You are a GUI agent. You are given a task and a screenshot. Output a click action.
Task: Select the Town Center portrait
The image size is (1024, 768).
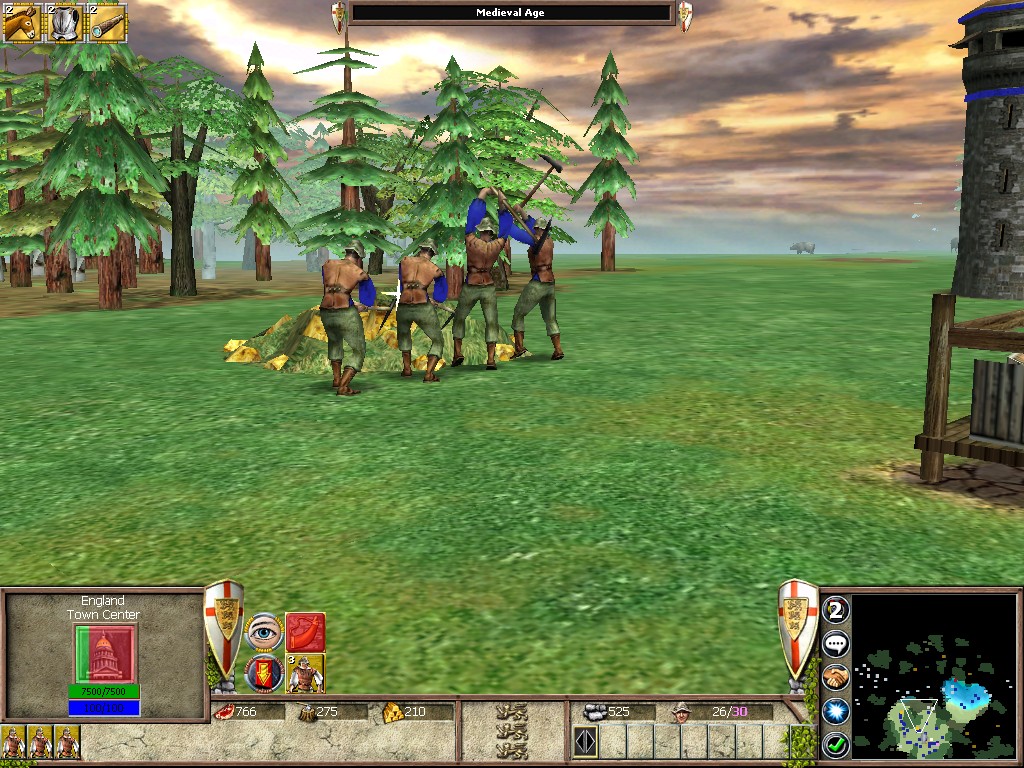pos(104,654)
